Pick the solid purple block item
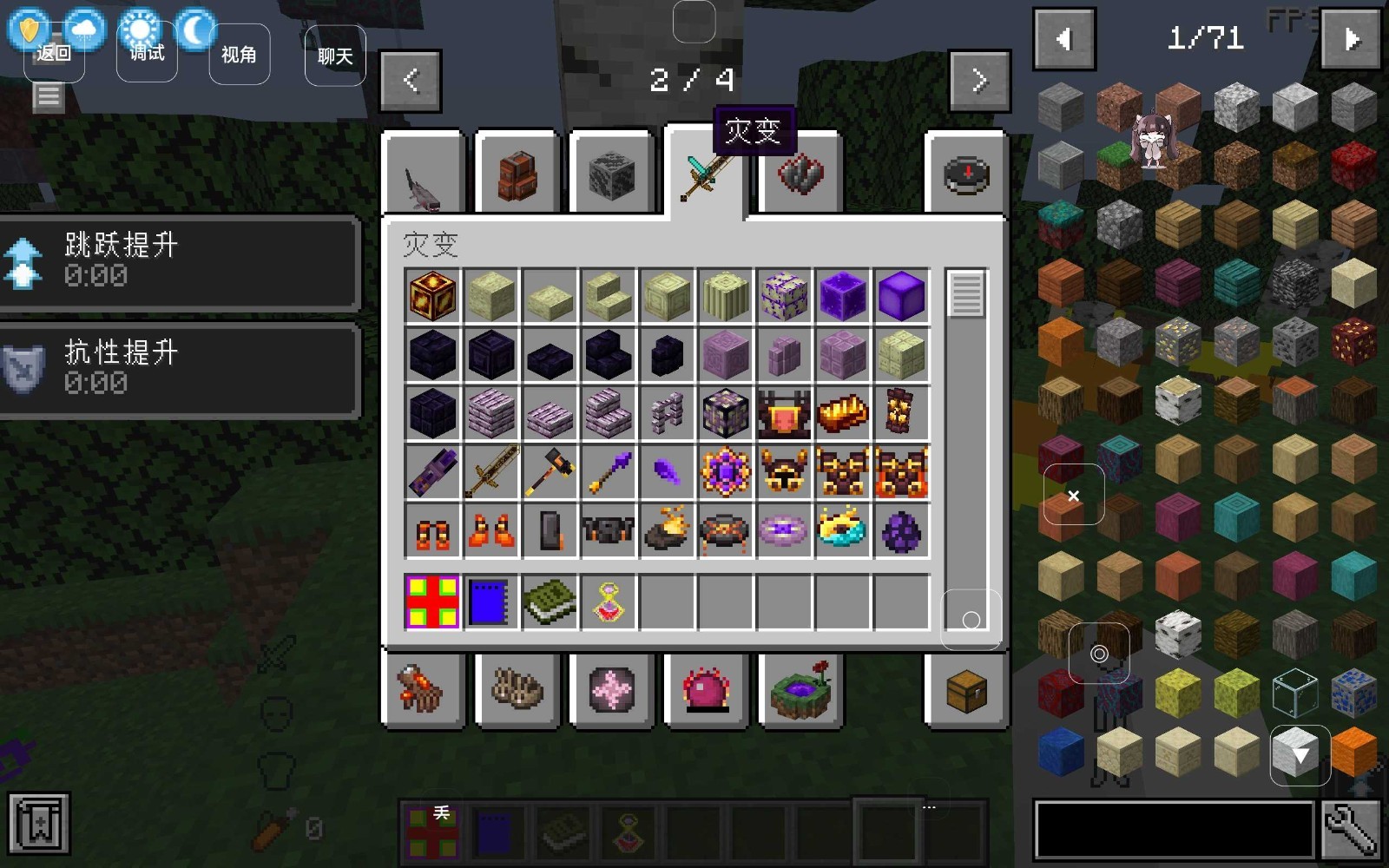 click(901, 296)
